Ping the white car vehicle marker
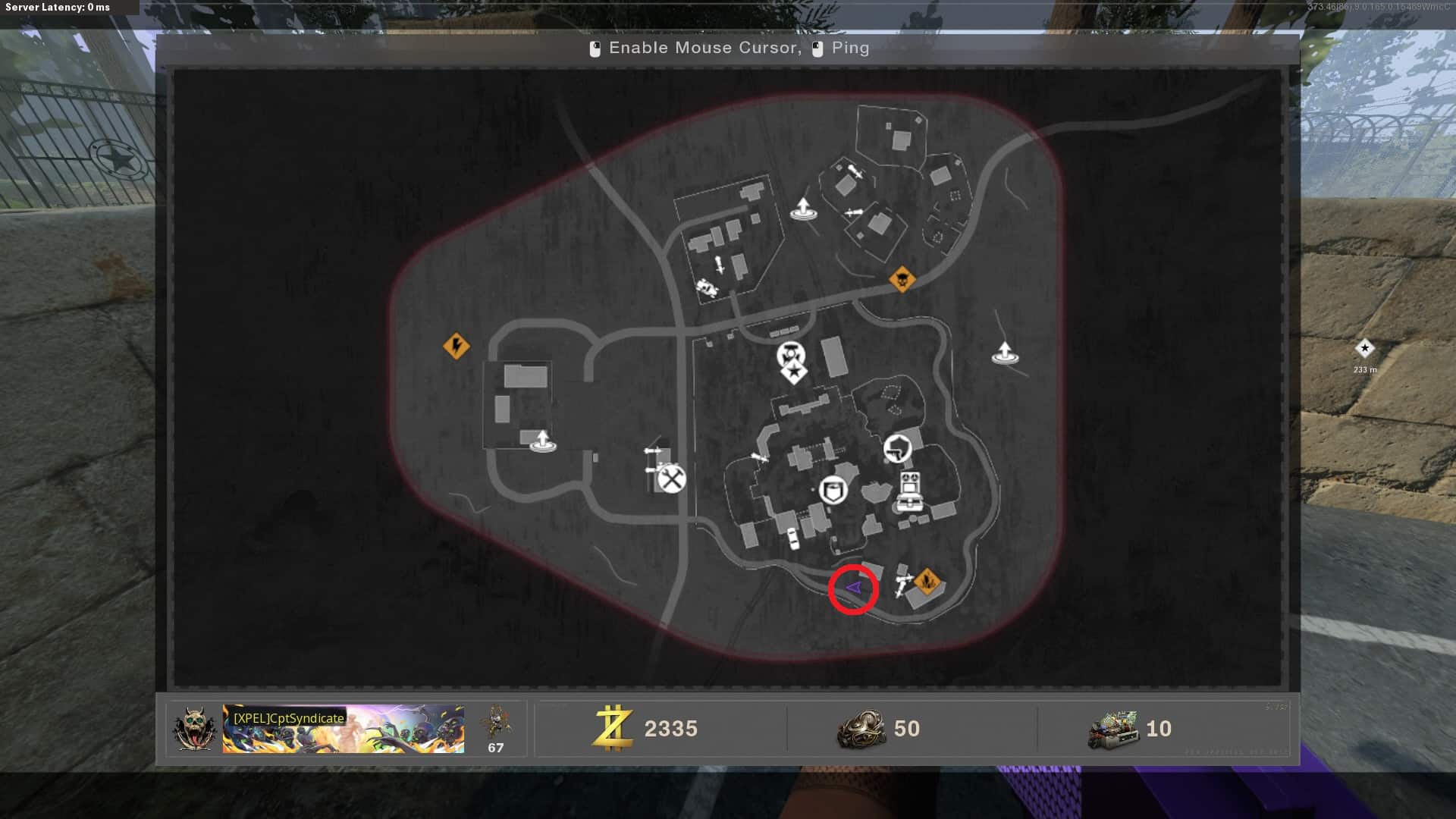Screen dimensions: 1456x819 [x=792, y=538]
